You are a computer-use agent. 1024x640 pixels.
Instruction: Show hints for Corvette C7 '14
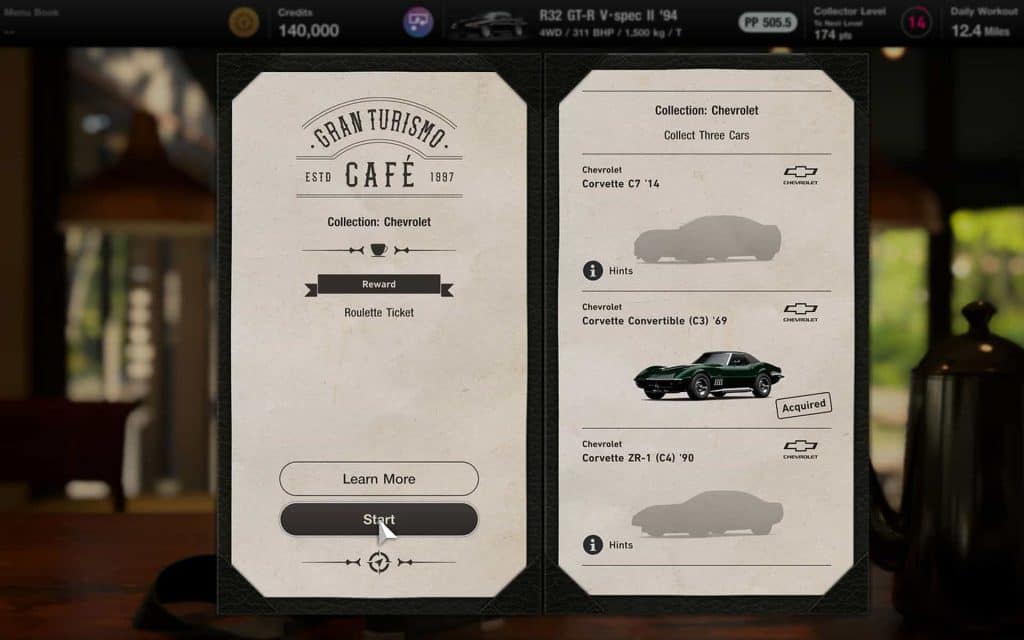[608, 271]
